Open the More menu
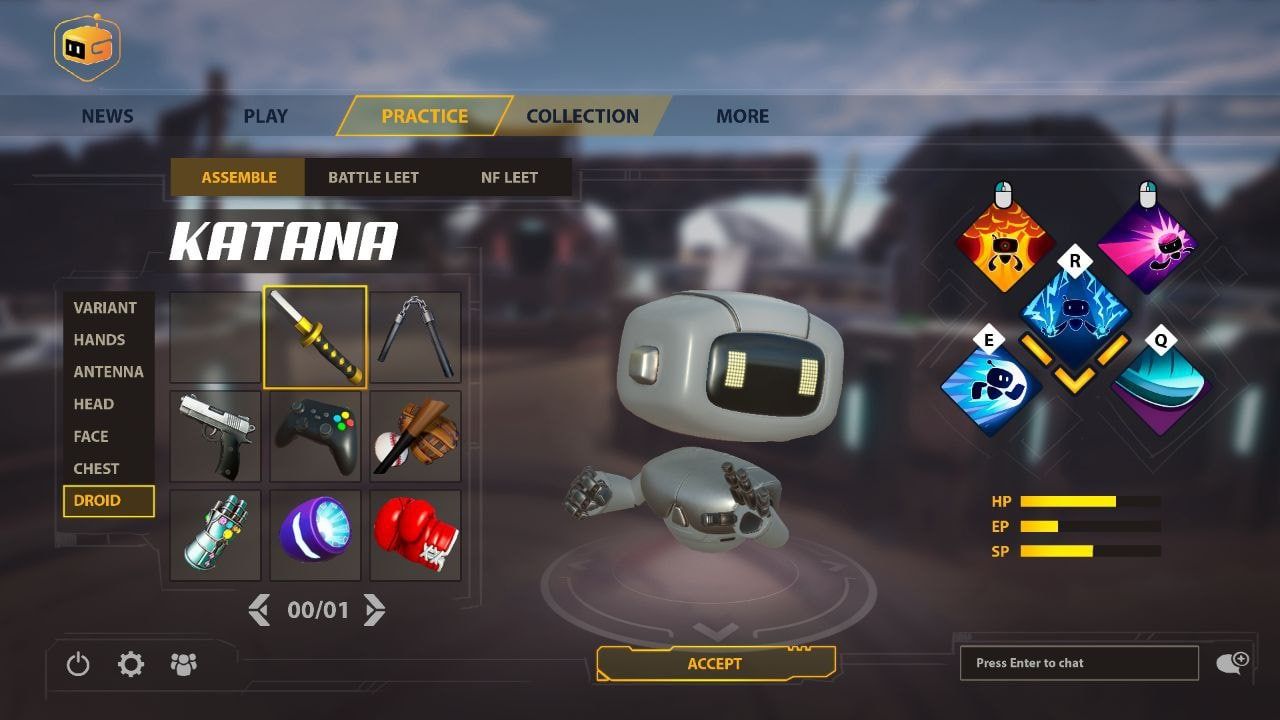1280x720 pixels. click(x=742, y=116)
